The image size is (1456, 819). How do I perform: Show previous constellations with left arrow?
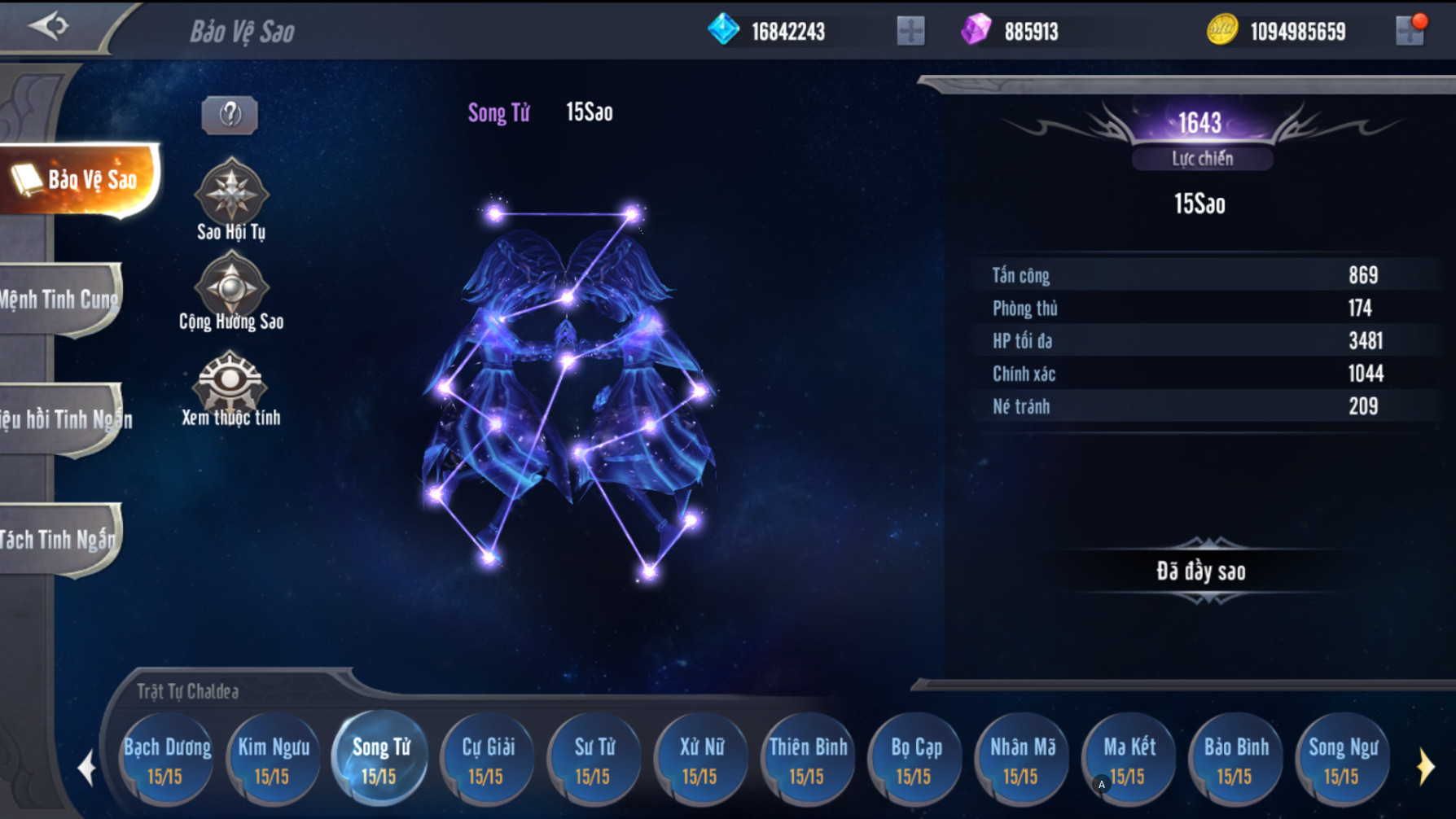(86, 767)
